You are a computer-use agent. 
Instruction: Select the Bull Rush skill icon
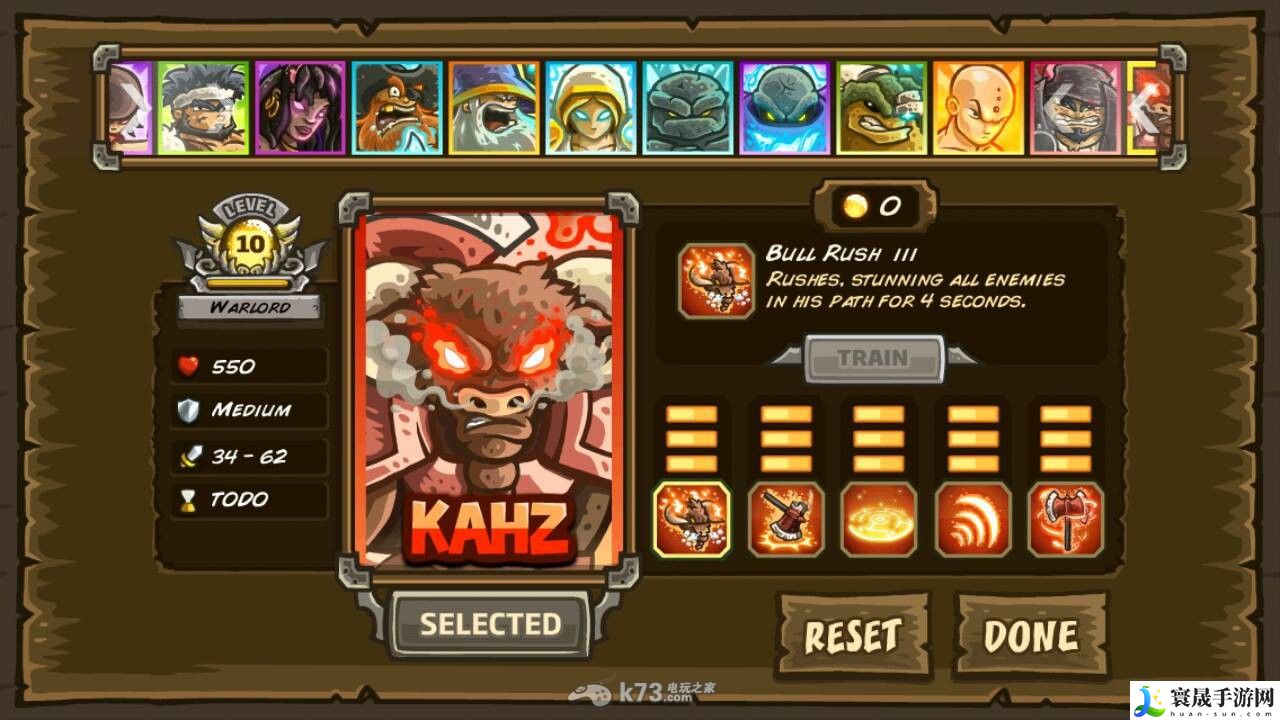(692, 519)
